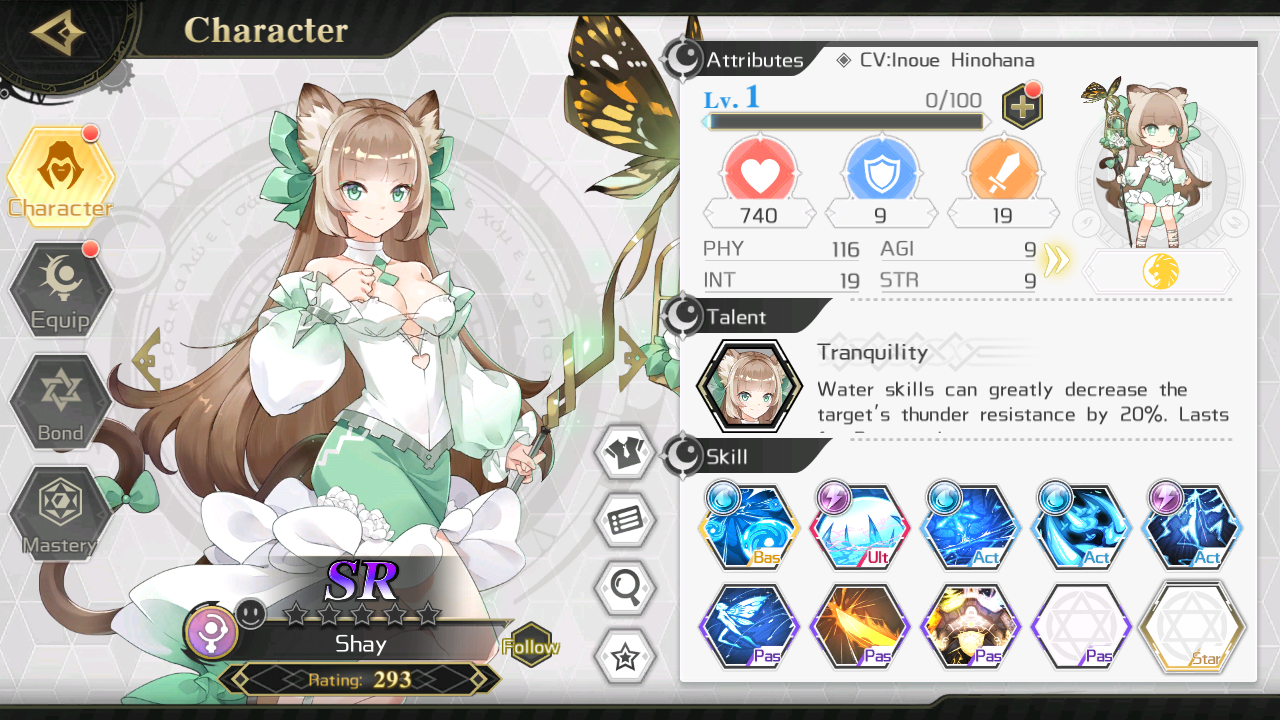Select the Tranquility talent portrait
The image size is (1280, 720).
tap(749, 386)
